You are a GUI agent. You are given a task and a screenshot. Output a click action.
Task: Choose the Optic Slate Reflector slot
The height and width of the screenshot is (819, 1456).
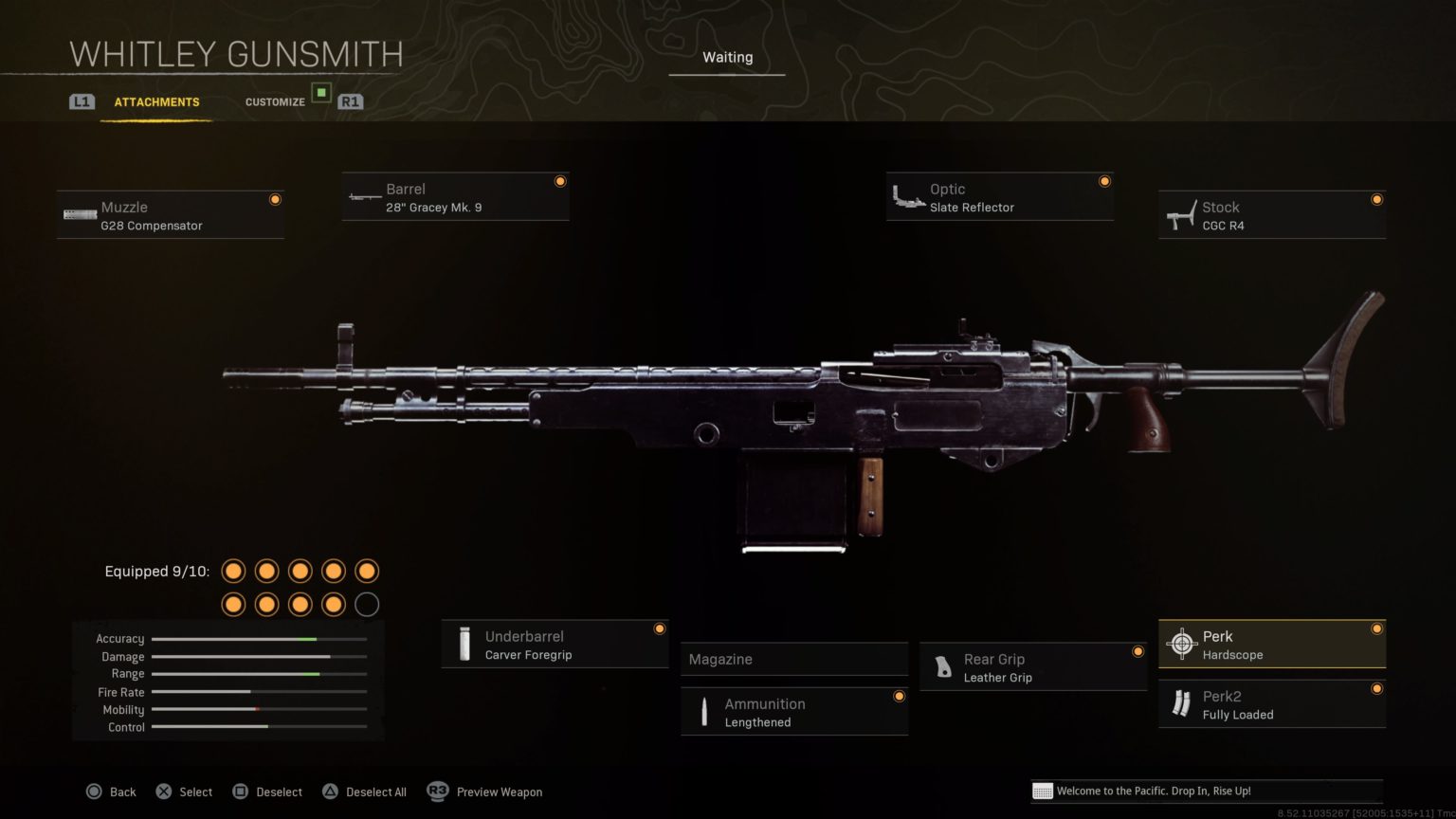pyautogui.click(x=999, y=197)
